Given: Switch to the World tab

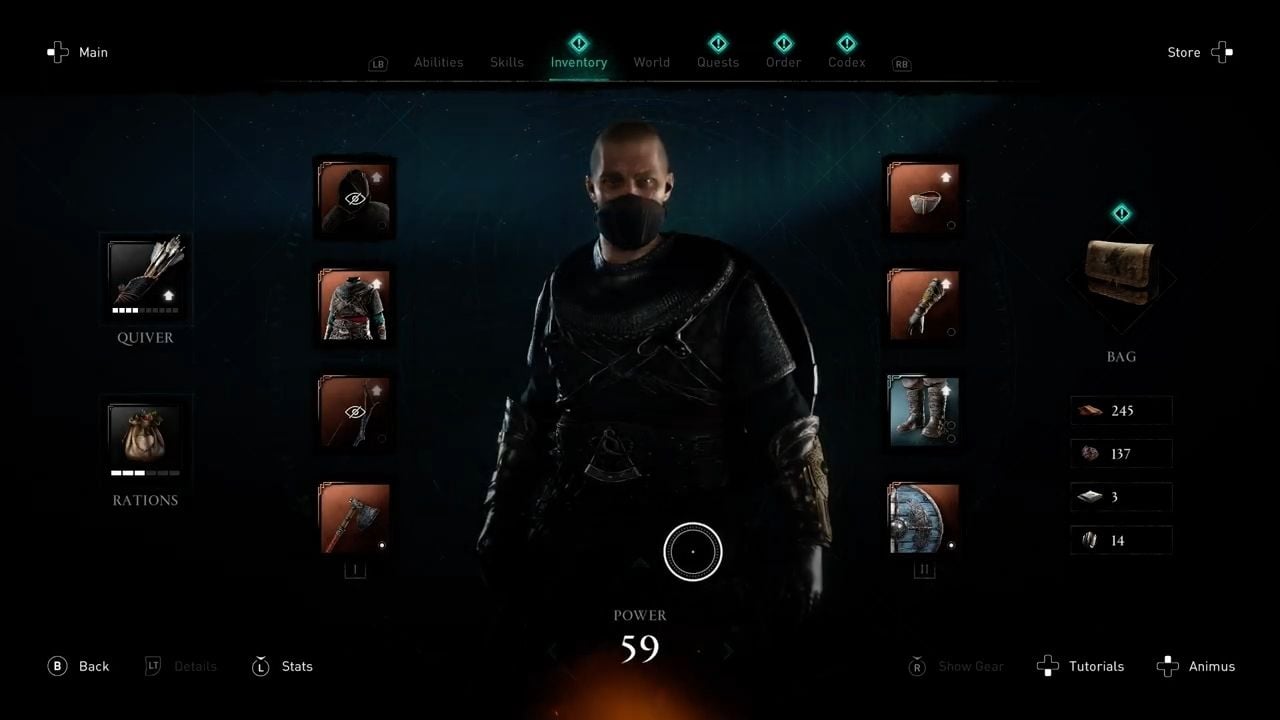Looking at the screenshot, I should [651, 62].
